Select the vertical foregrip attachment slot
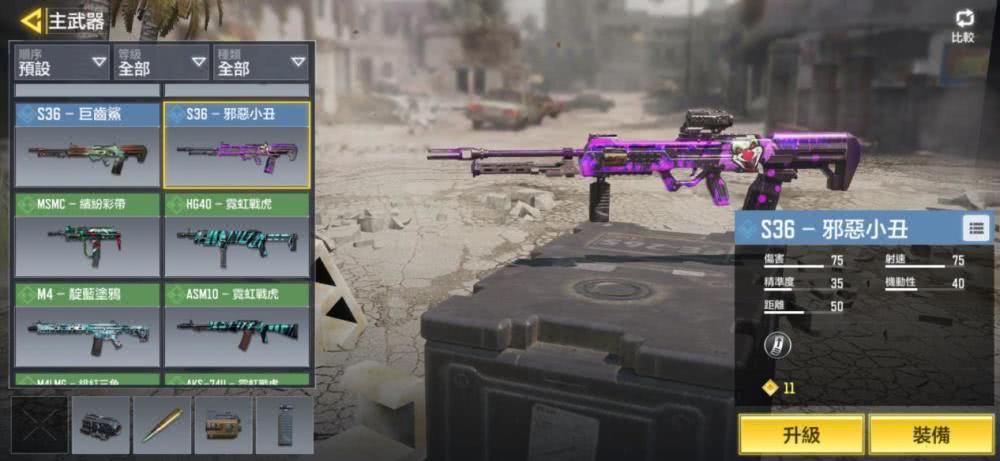 coord(284,425)
